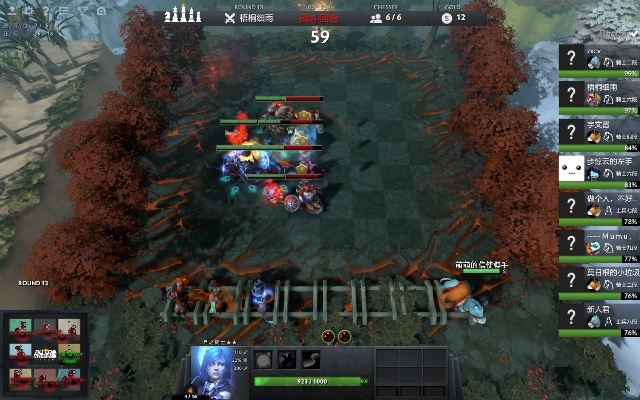Click the gold coin counter icon
Image resolution: width=640 pixels, height=400 pixels.
coord(446,17)
